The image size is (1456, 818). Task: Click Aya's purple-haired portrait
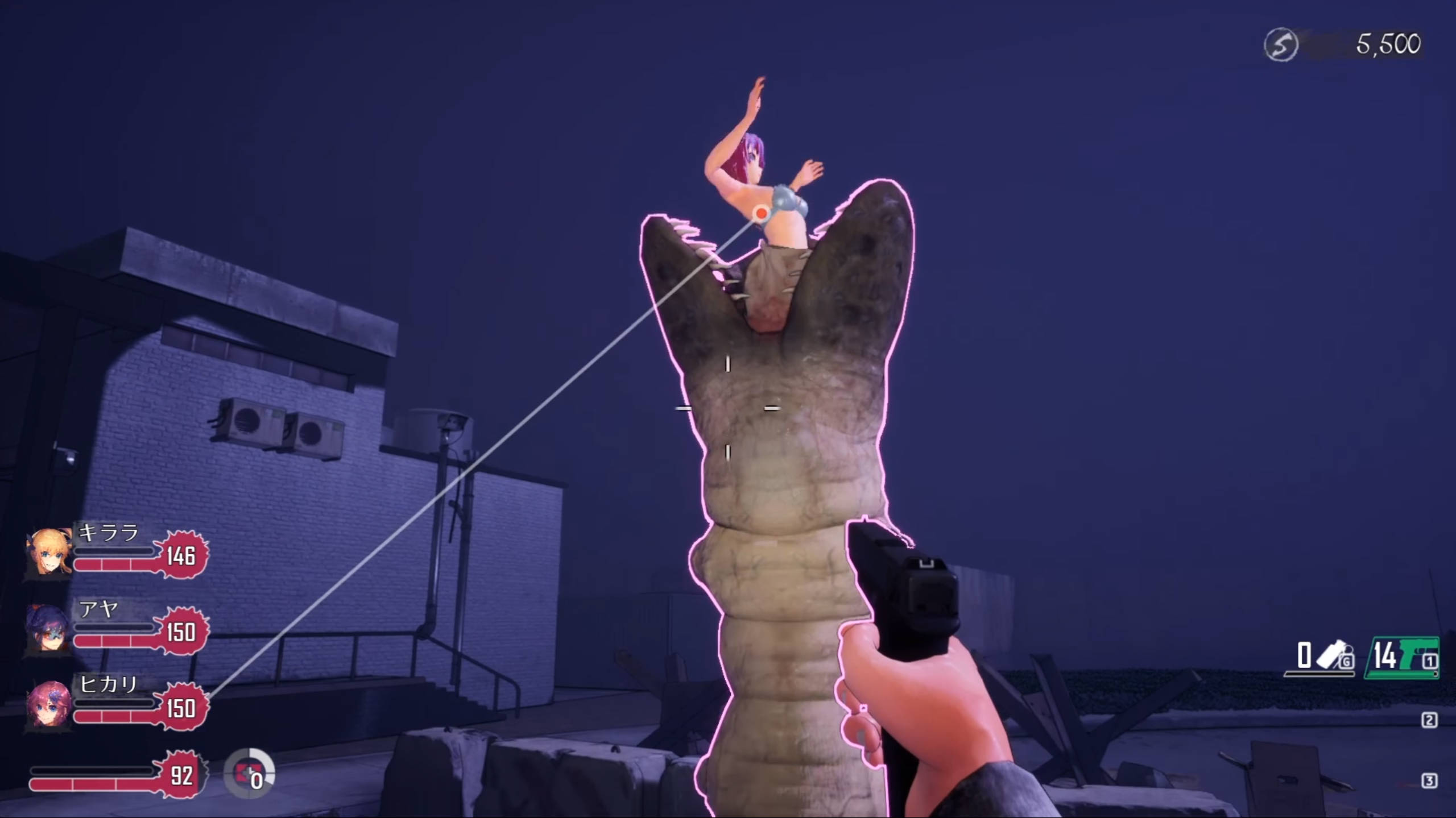click(x=49, y=629)
